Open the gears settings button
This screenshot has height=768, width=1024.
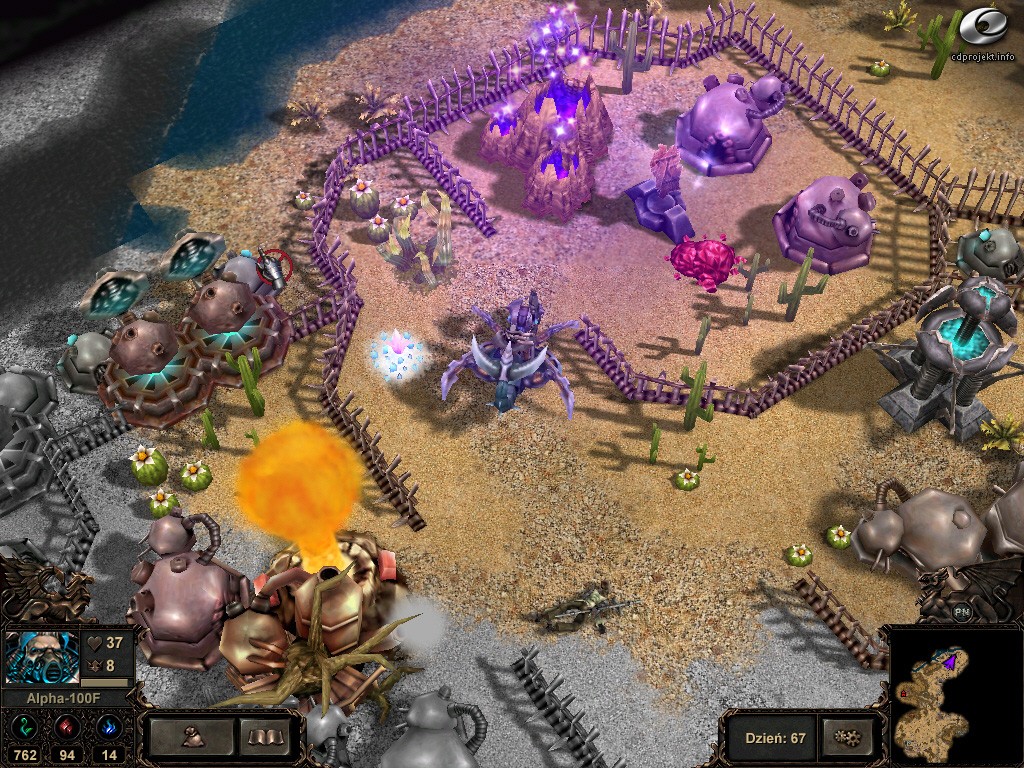pos(846,738)
